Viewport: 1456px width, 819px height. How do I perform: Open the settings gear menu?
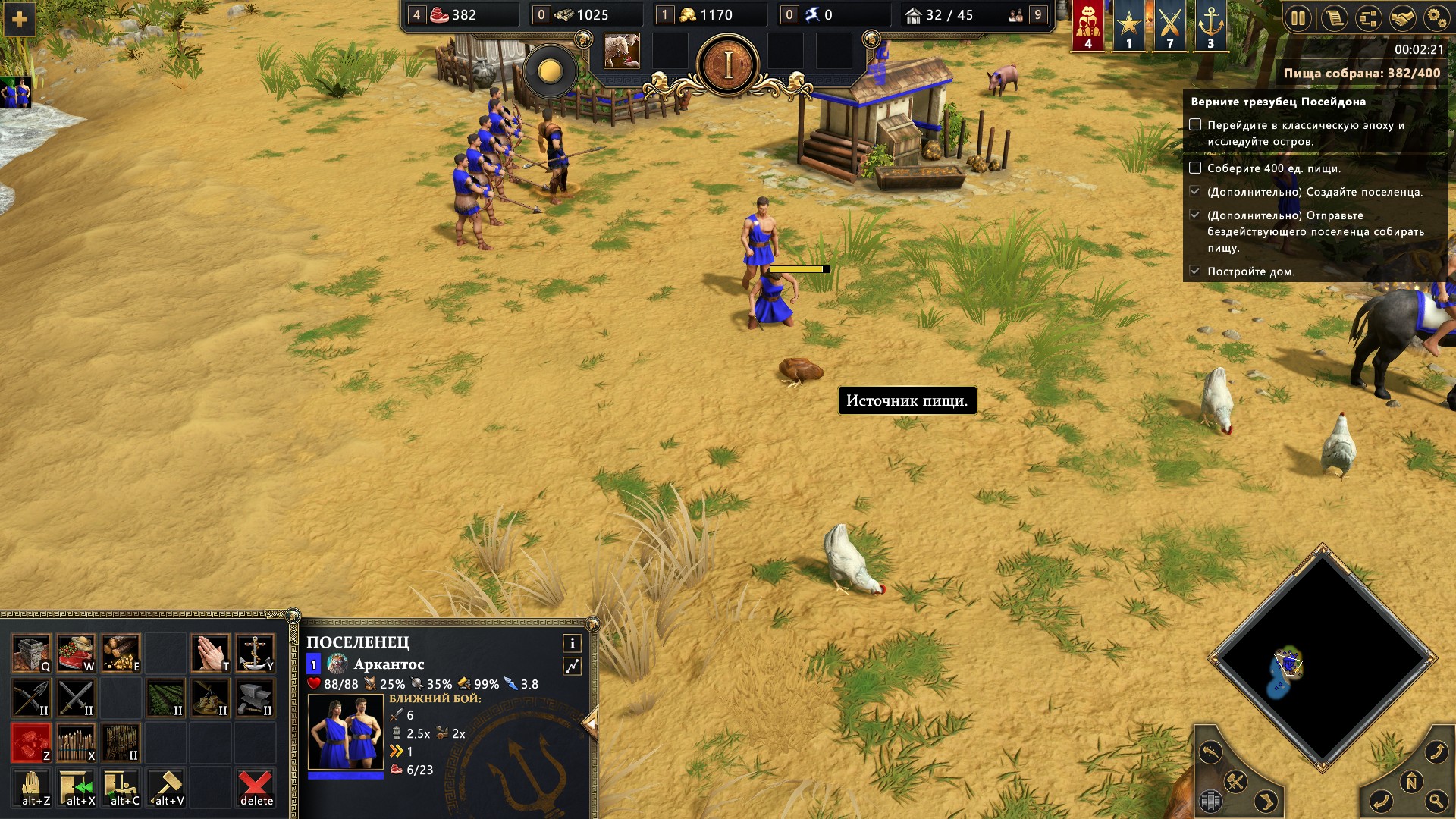1436,18
